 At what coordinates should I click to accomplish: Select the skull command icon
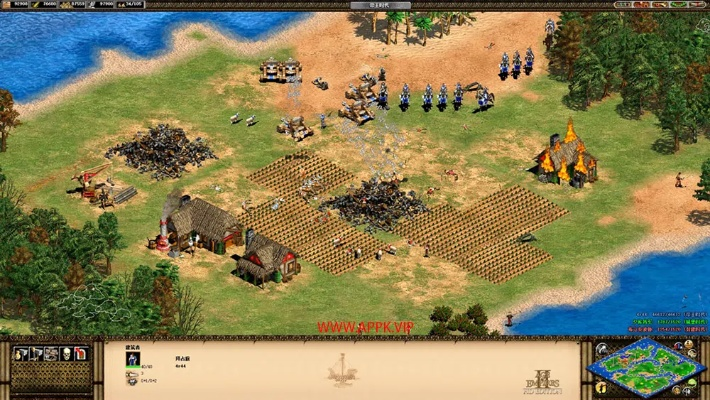click(x=64, y=354)
